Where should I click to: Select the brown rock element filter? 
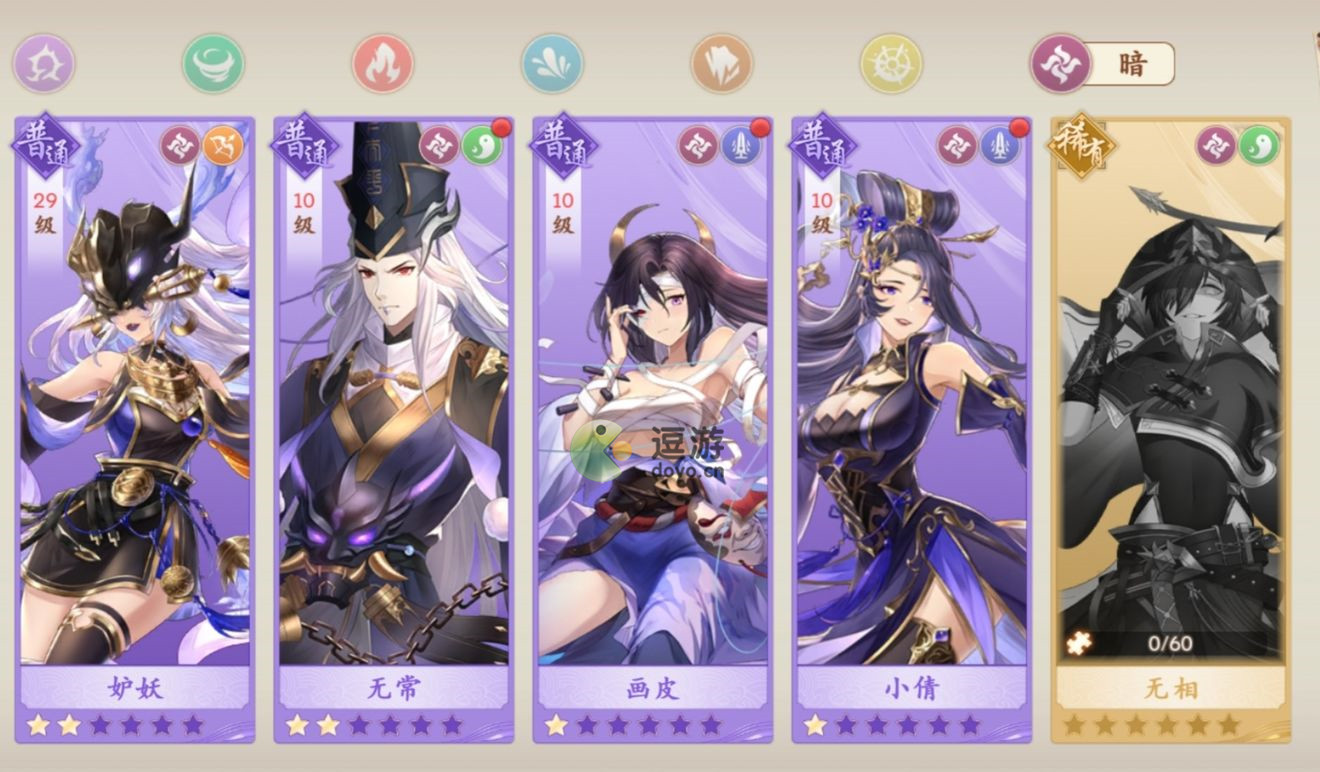721,64
